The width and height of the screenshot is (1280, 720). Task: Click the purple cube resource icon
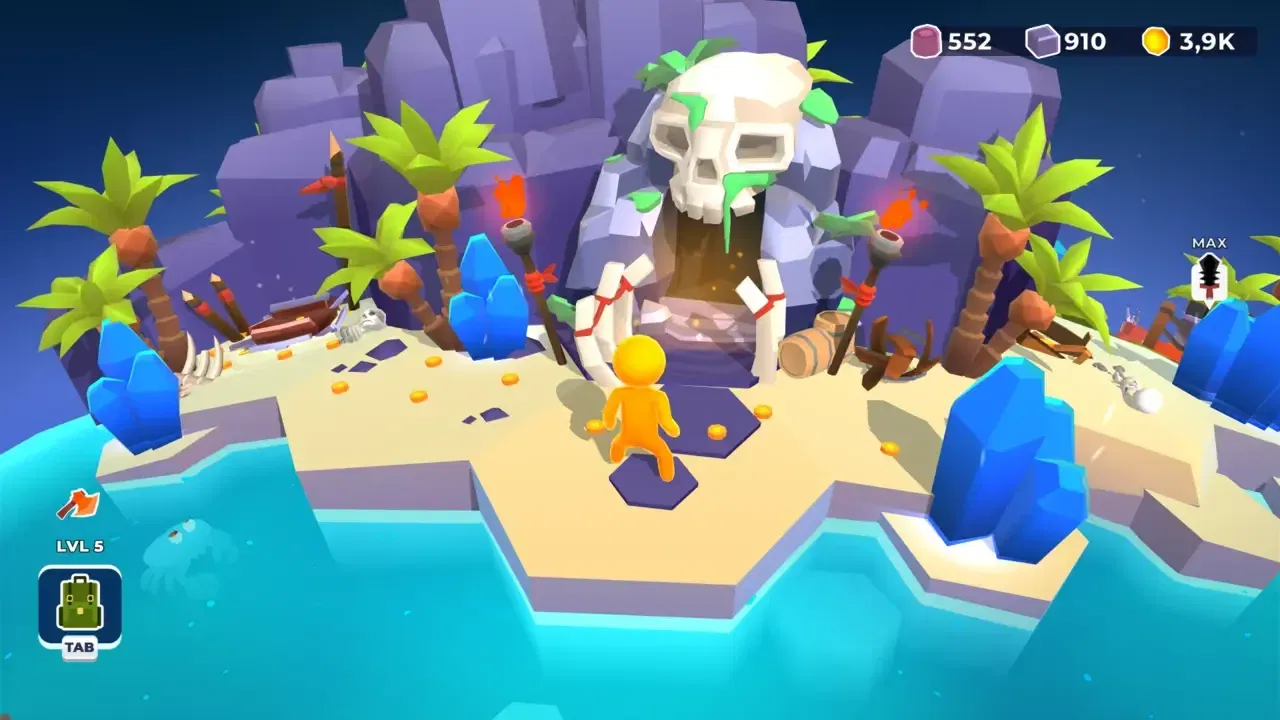(x=1041, y=42)
